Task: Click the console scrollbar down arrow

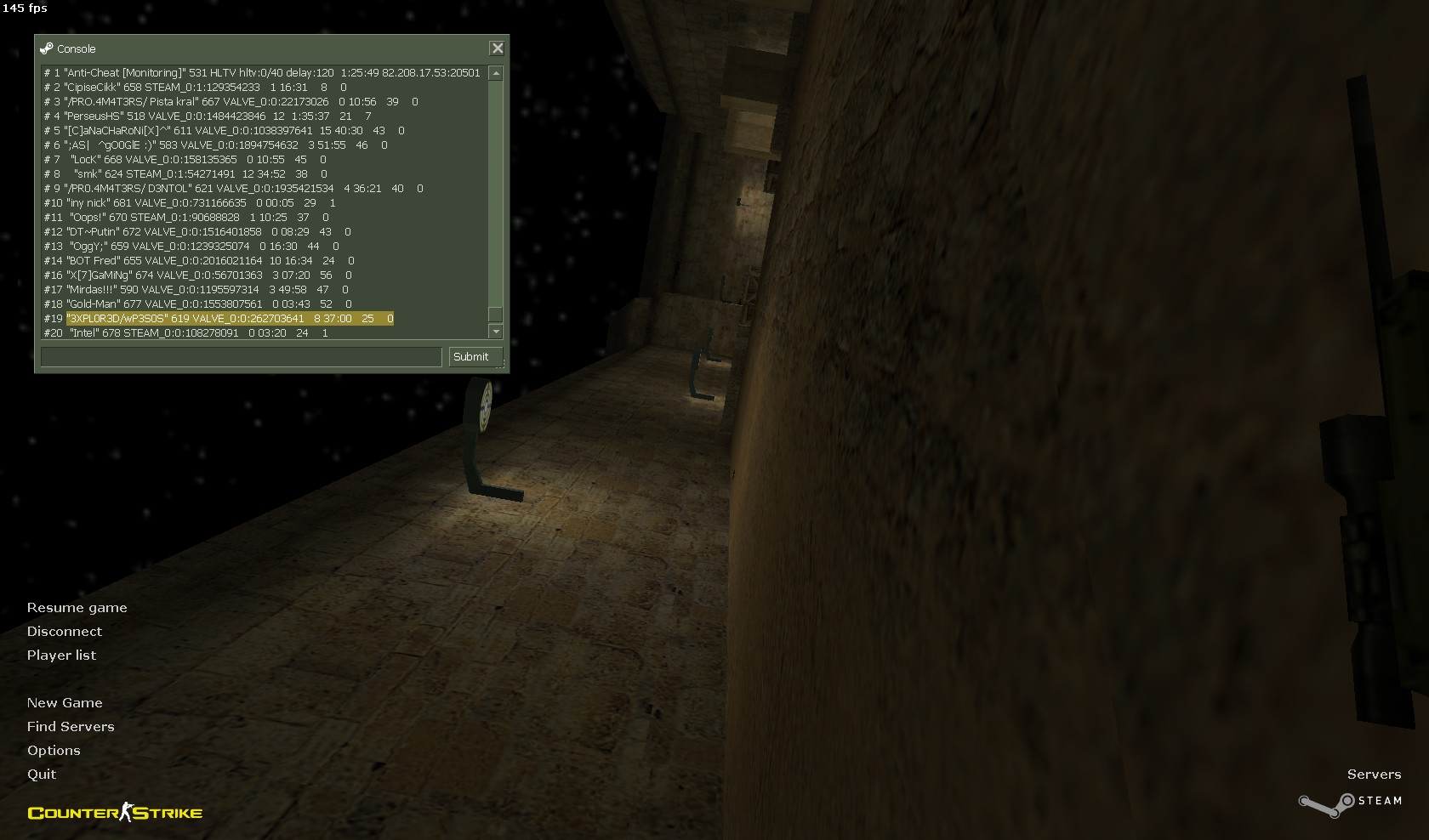Action: coord(496,332)
